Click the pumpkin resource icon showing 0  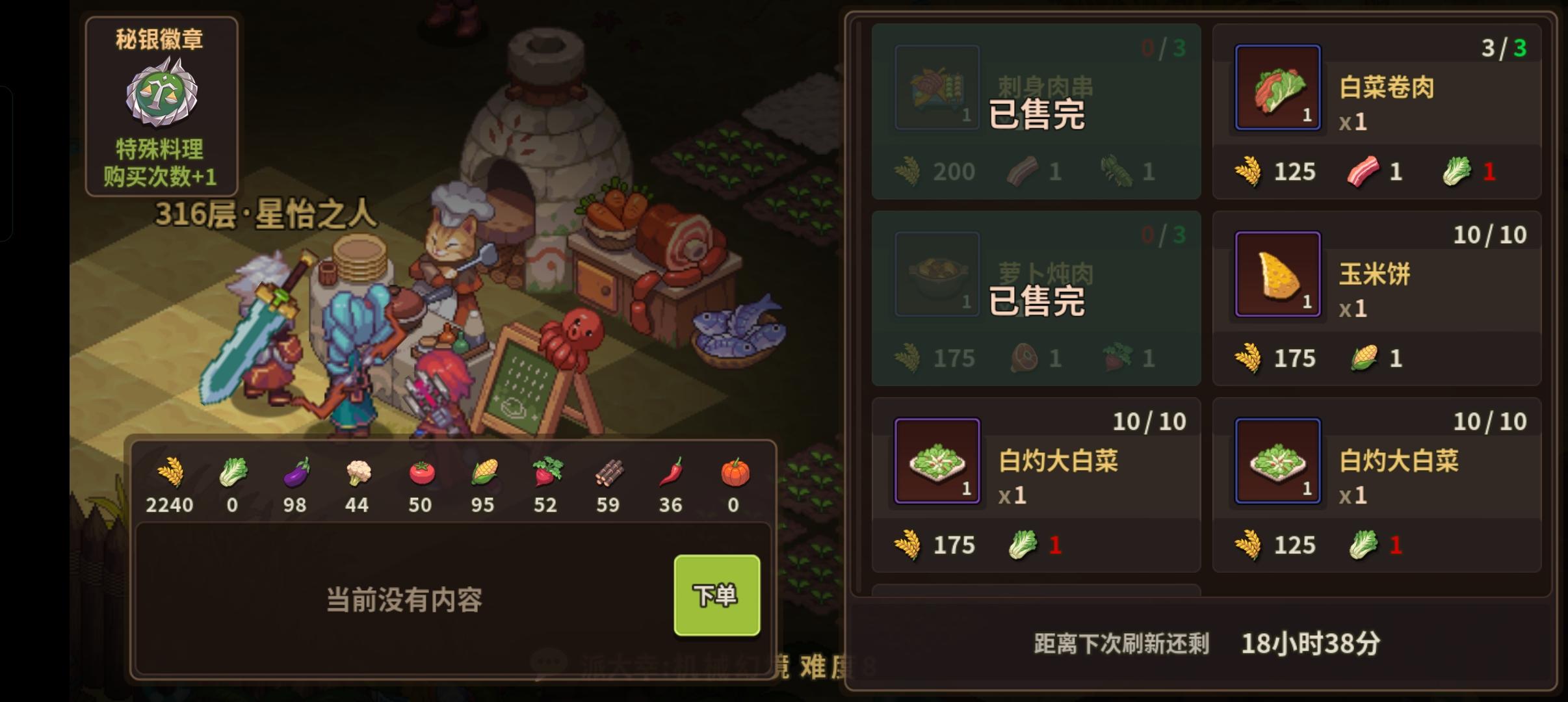point(733,474)
